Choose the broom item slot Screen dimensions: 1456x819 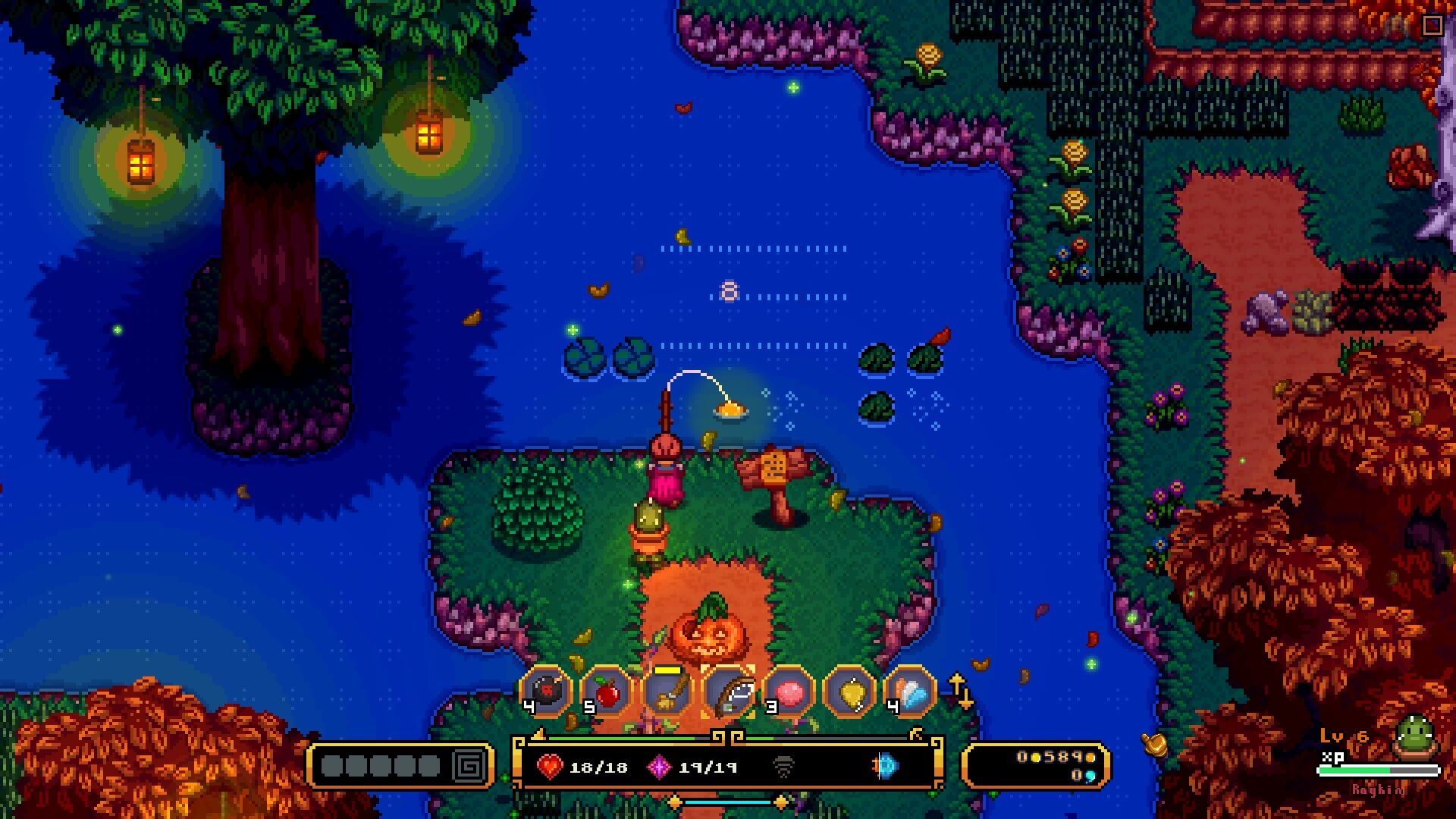pyautogui.click(x=667, y=691)
